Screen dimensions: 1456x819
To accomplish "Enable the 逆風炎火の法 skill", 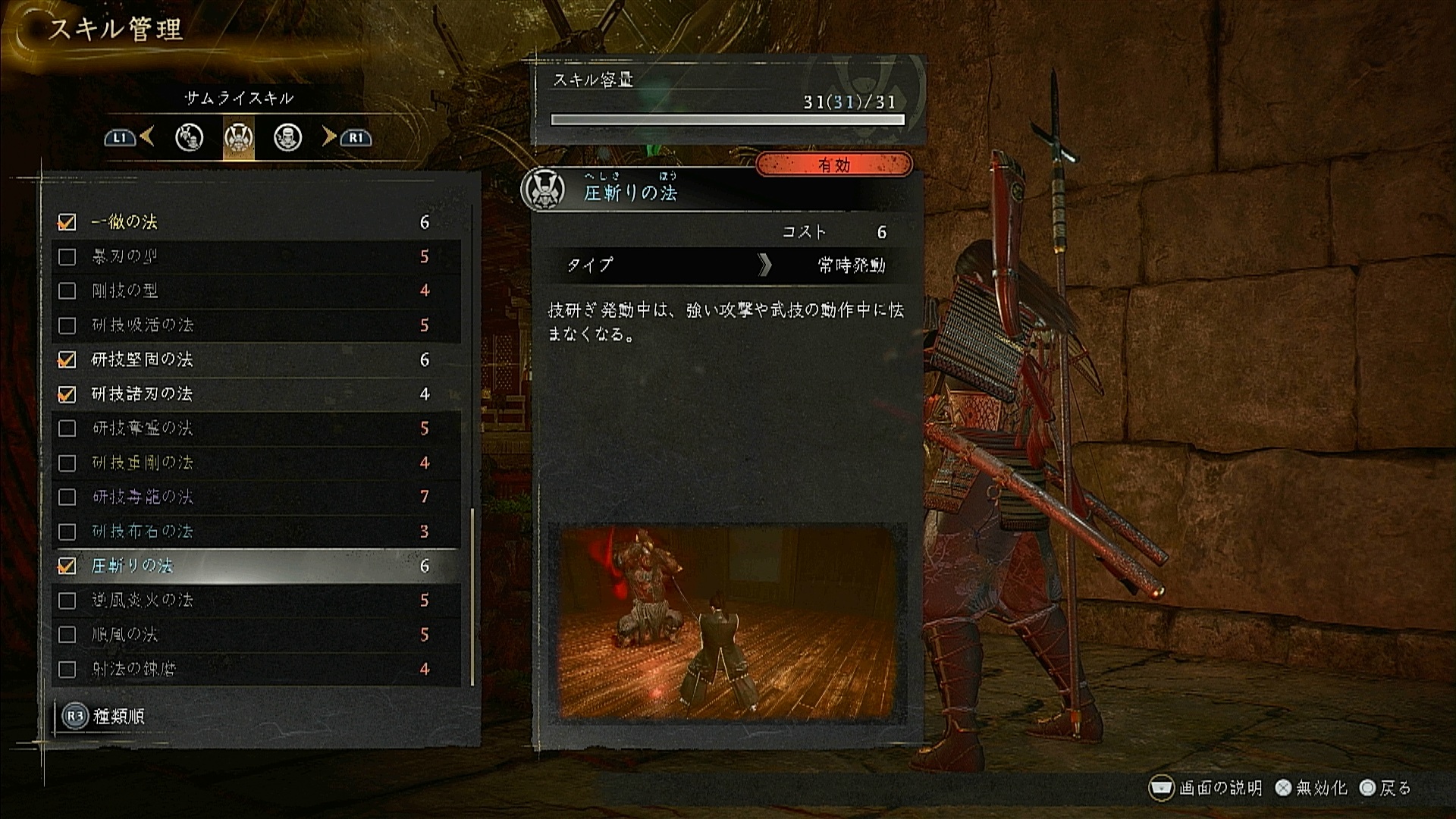I will click(x=67, y=601).
